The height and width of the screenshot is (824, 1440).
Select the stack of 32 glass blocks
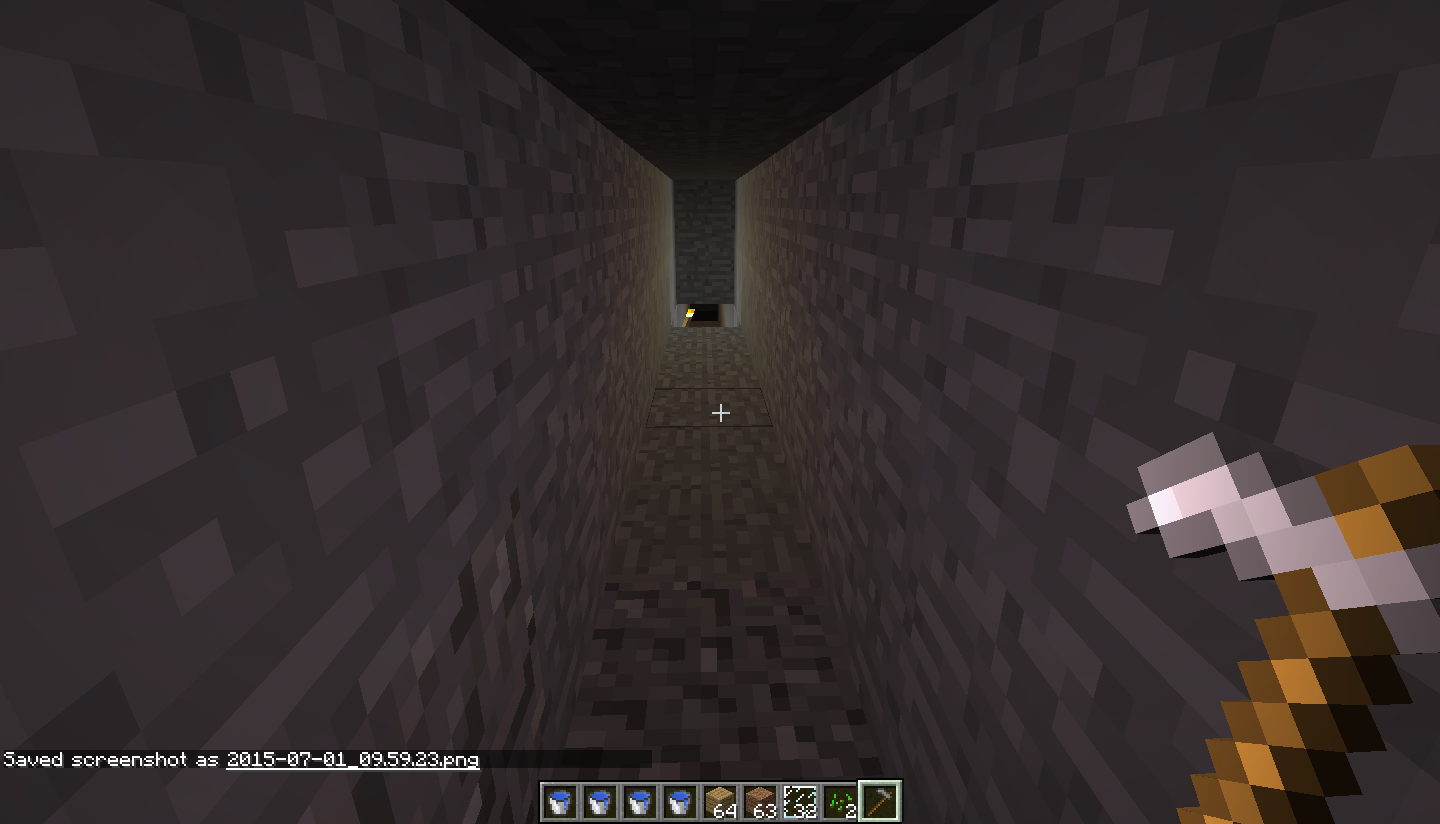click(800, 800)
